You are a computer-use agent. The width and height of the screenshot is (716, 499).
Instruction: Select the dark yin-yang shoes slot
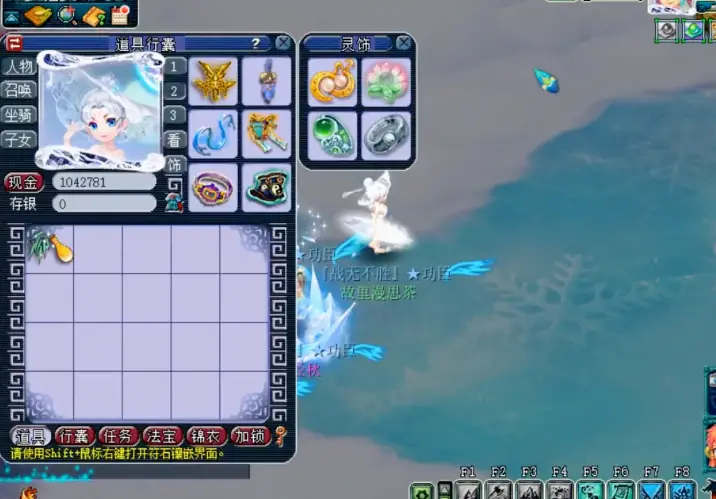coord(266,187)
